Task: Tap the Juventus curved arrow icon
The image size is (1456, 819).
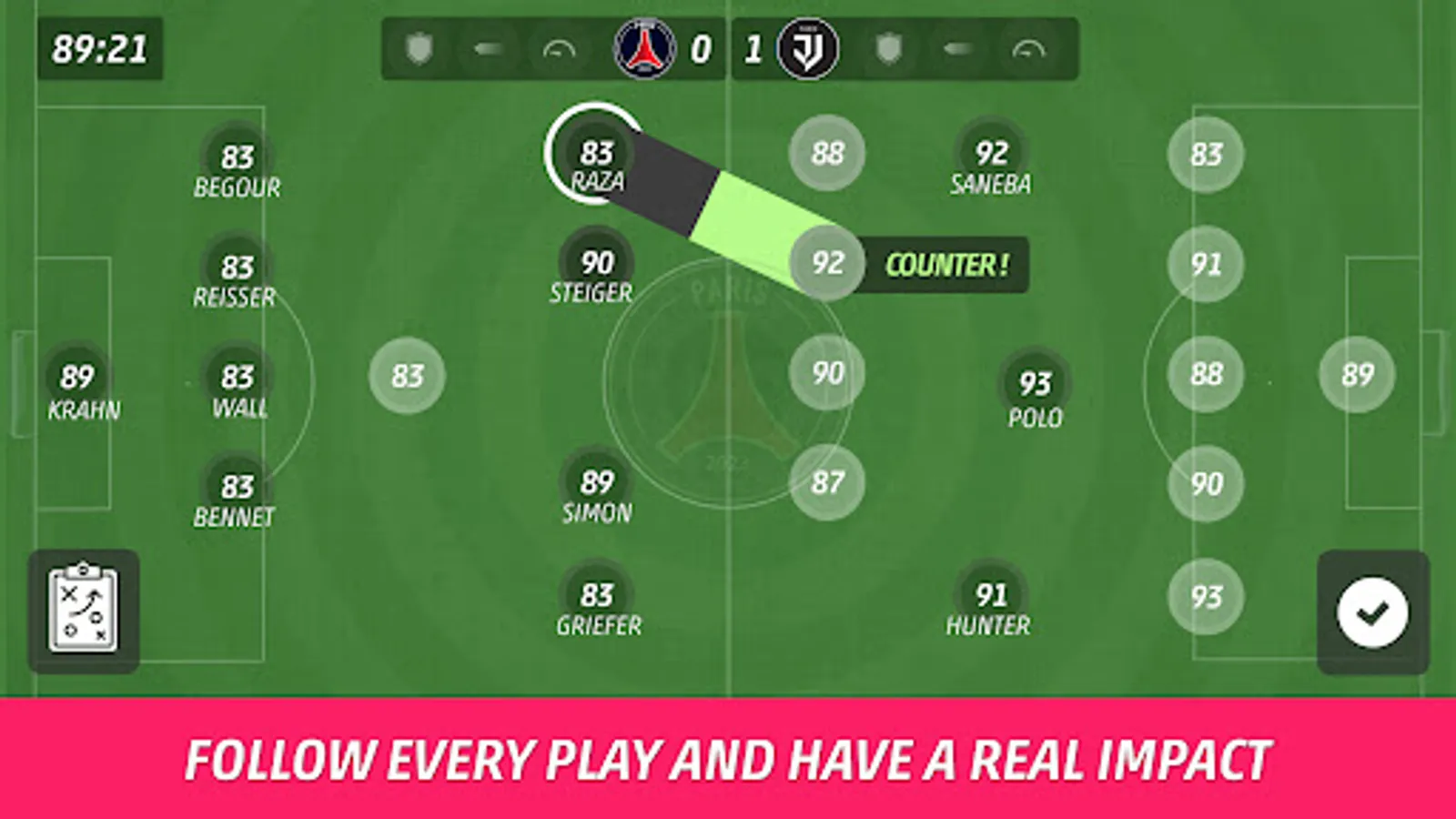Action: pyautogui.click(x=1026, y=50)
